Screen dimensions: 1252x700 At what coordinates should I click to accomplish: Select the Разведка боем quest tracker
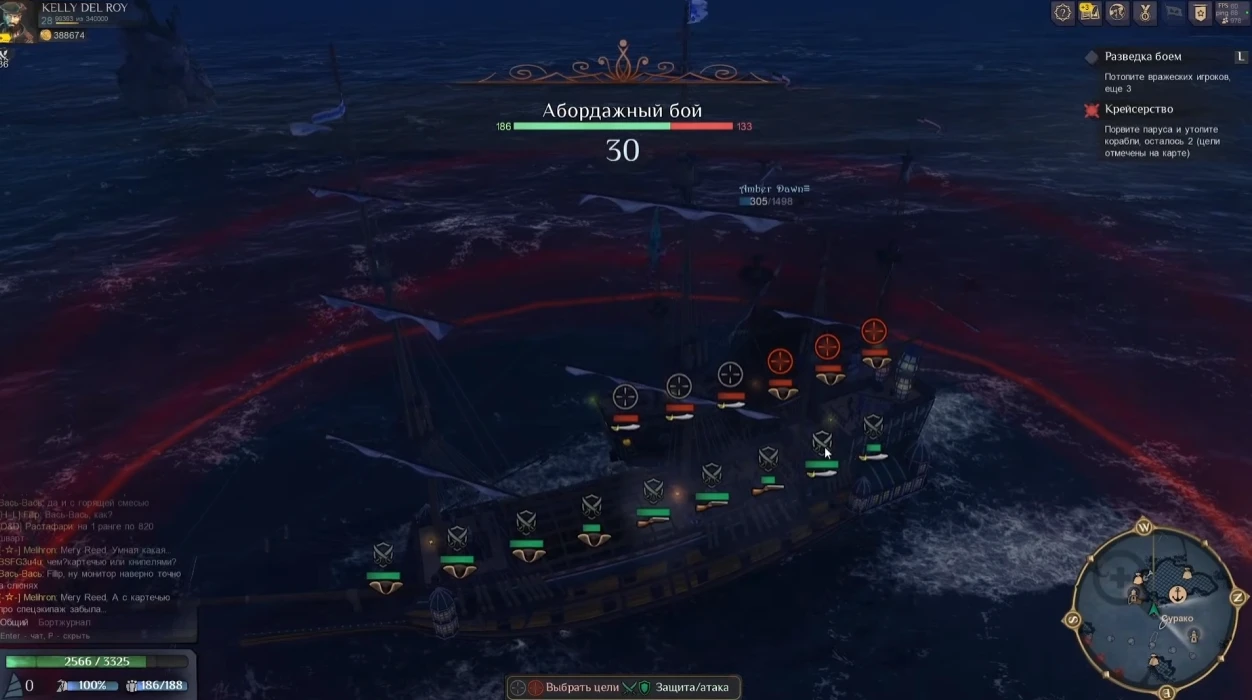tap(1142, 57)
